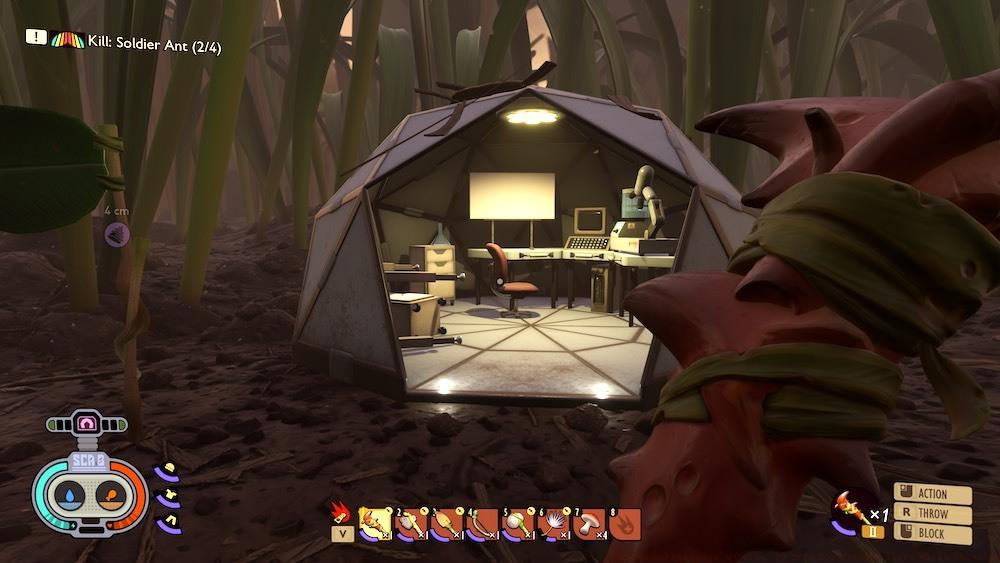Equip the item in hotbar slot 3
1000x563 pixels.
[446, 522]
